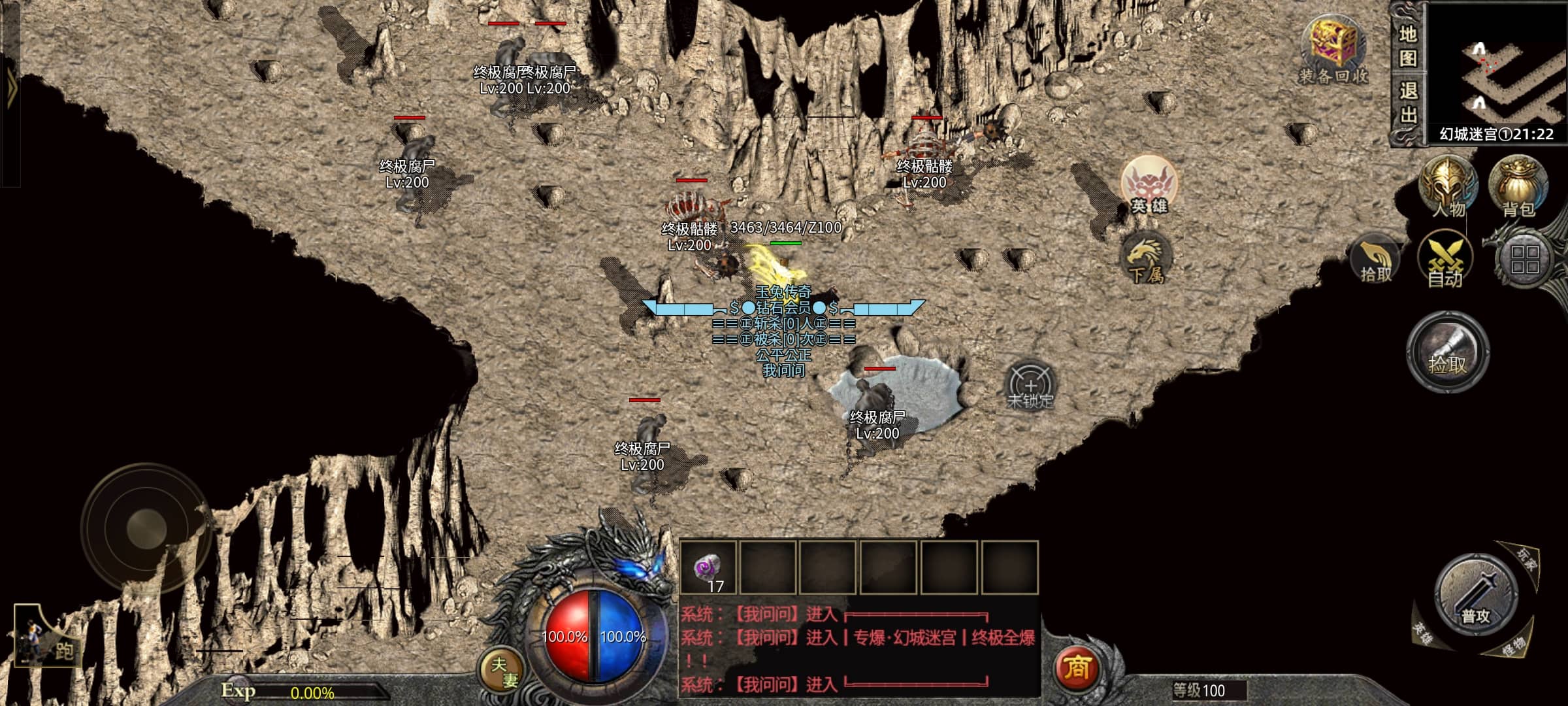
Task: Open the 英雄 demon-mask icon
Action: pos(1149,184)
